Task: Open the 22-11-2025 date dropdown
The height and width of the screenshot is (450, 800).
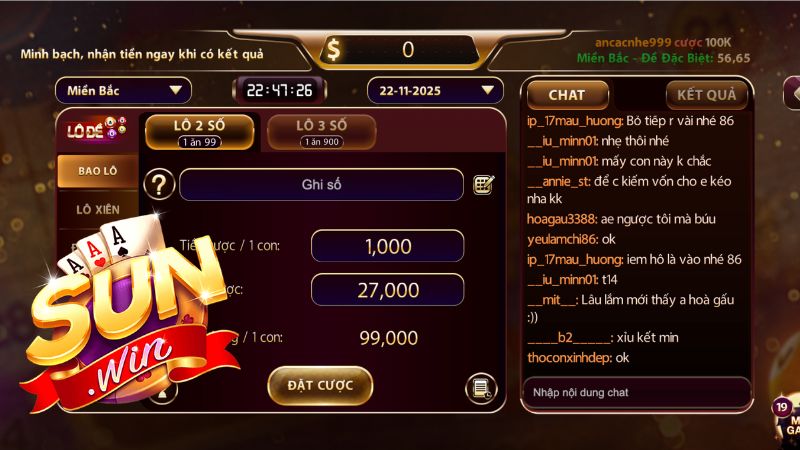Action: tap(434, 91)
